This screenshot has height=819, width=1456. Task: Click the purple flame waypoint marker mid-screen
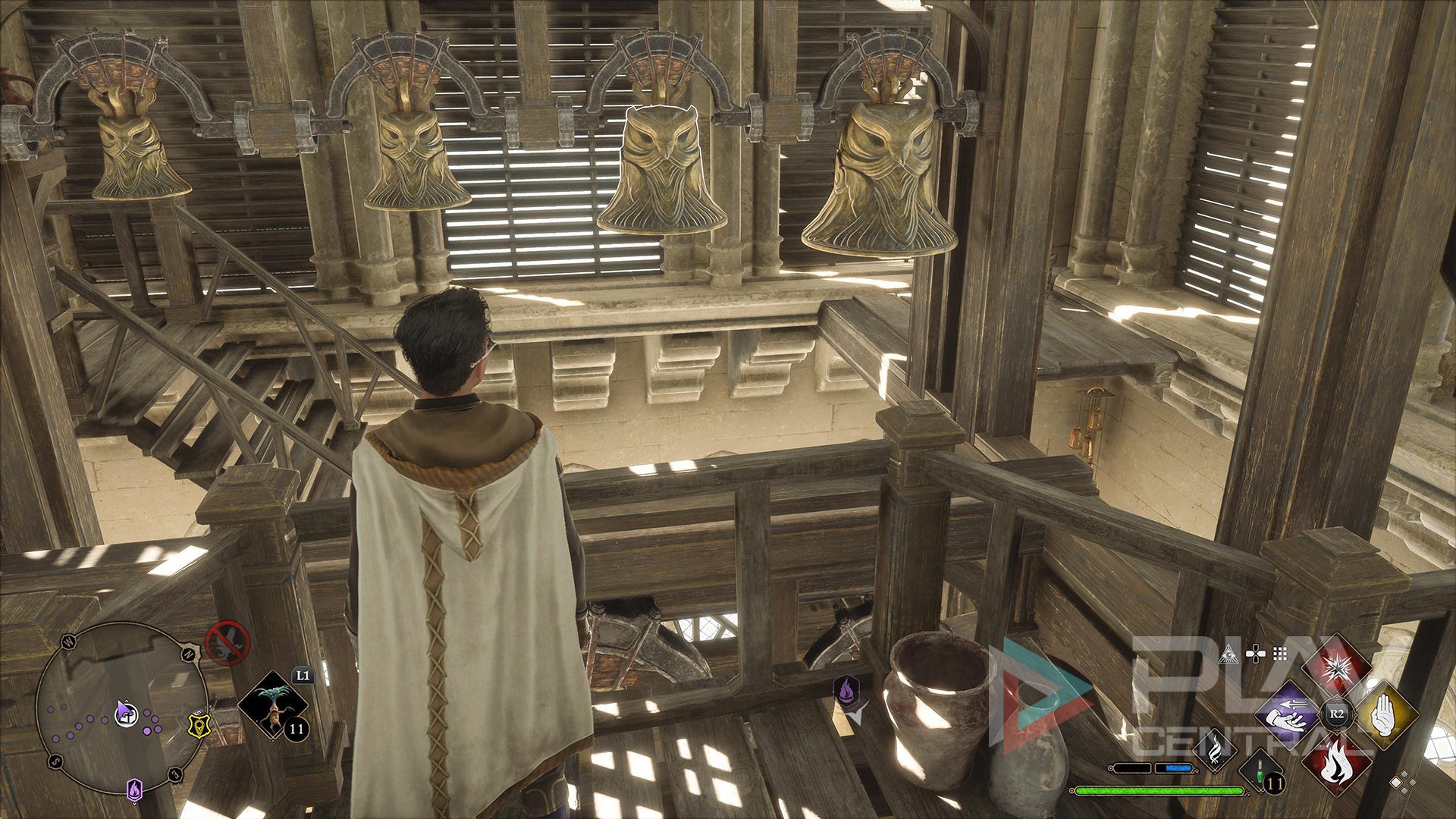click(846, 692)
